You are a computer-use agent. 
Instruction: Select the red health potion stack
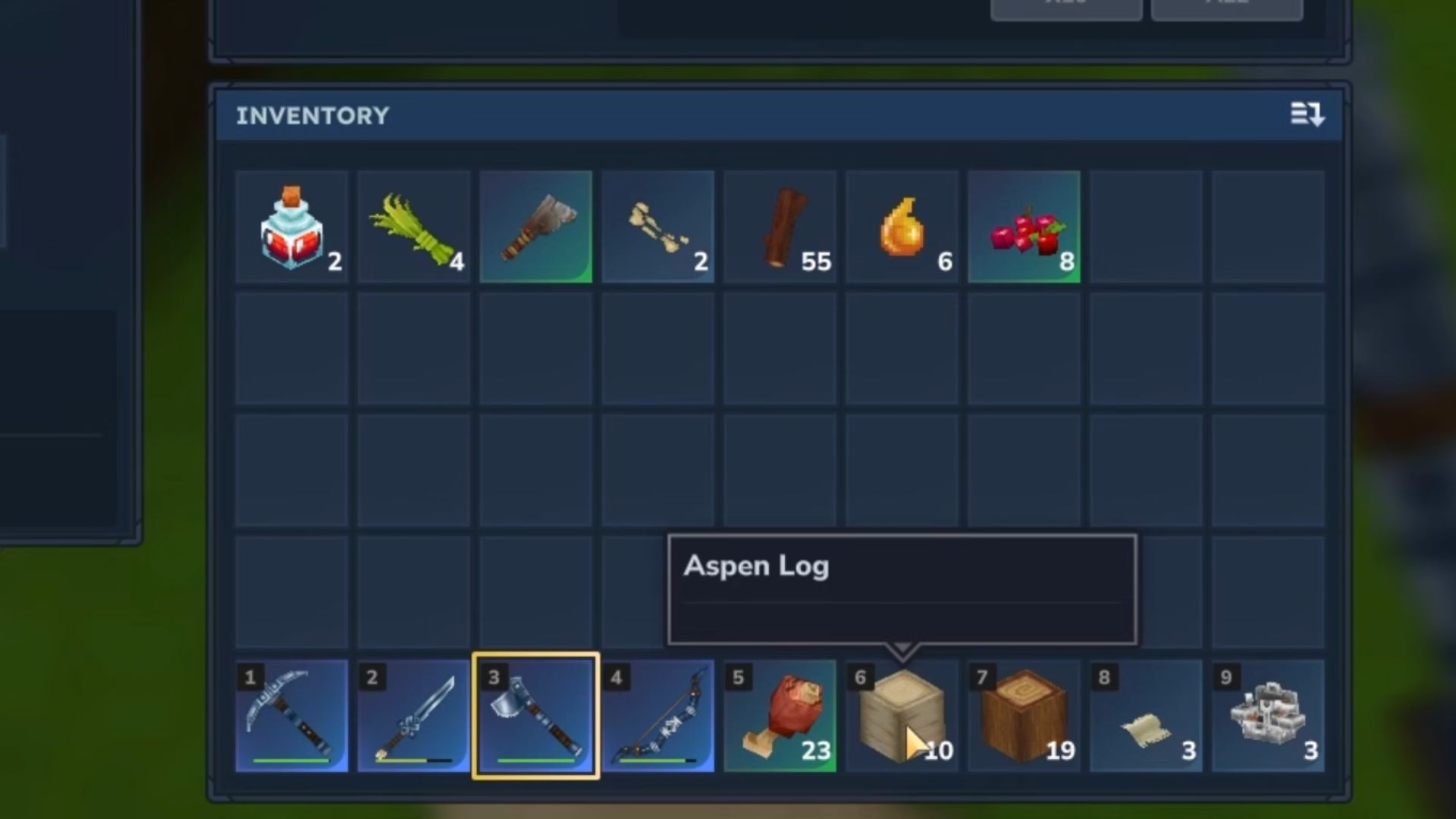(292, 227)
